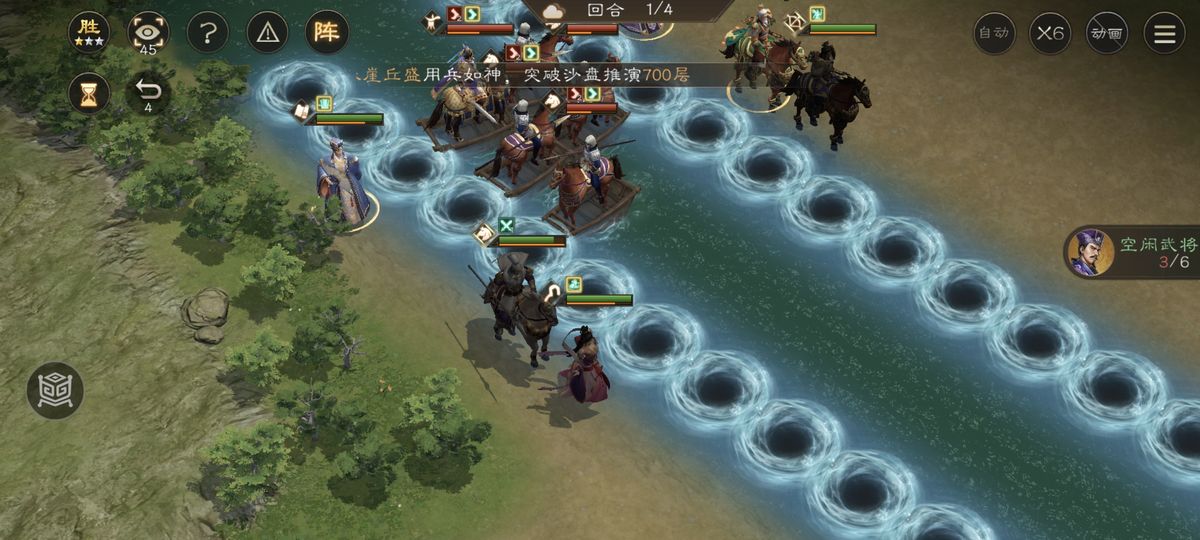Click the cube grid view button

point(55,390)
